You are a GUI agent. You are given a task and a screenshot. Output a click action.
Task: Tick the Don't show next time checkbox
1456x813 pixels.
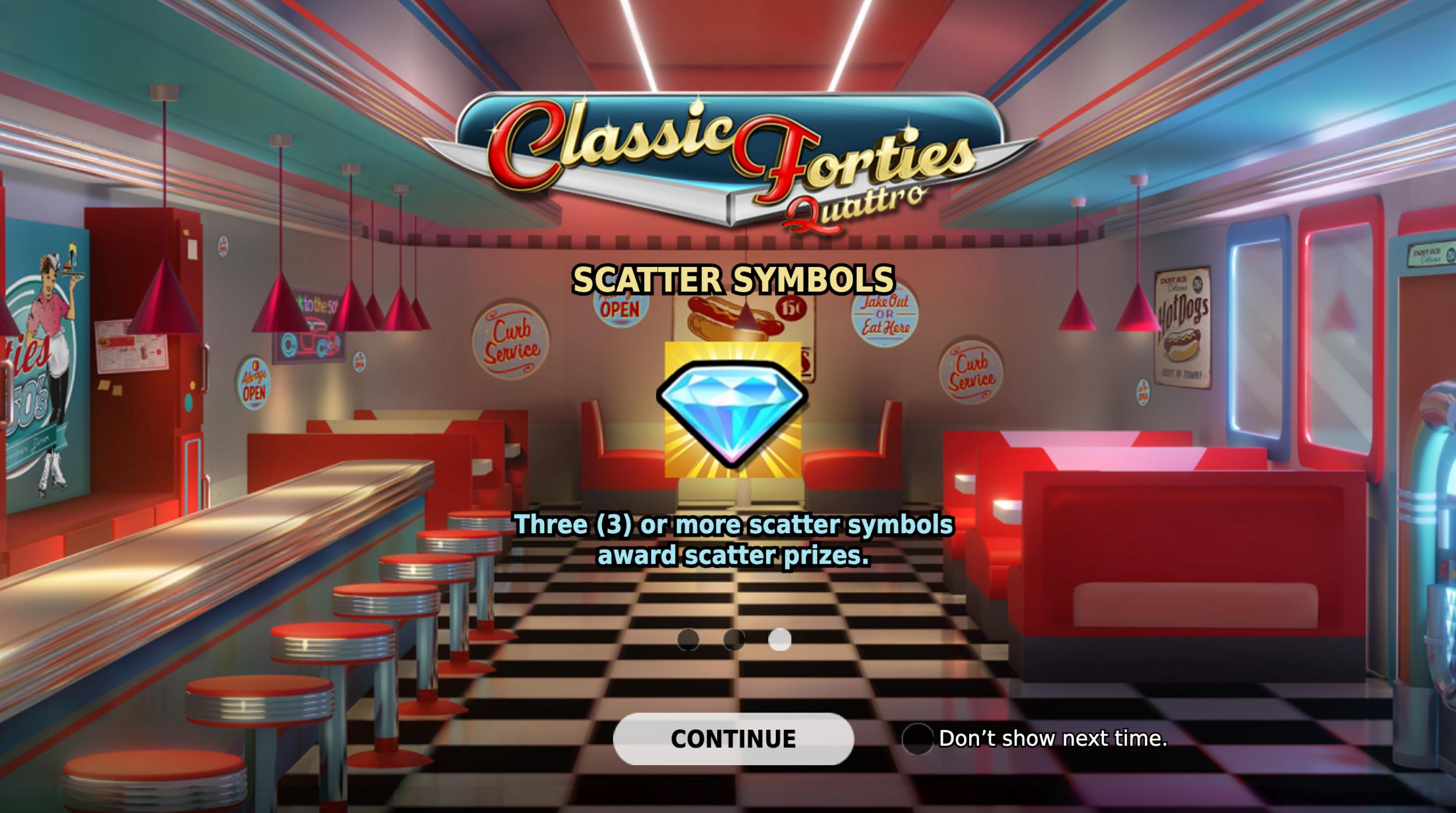click(x=917, y=738)
